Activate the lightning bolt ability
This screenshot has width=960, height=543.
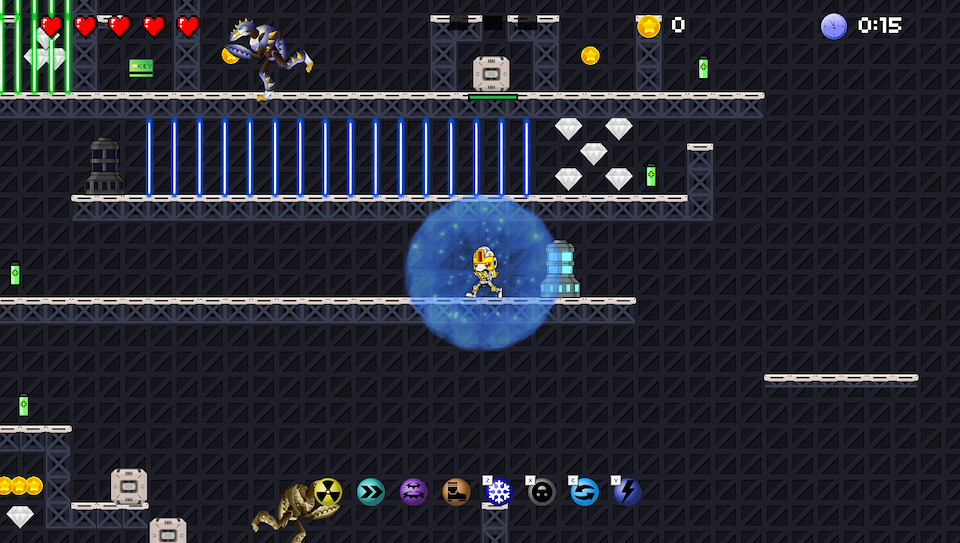(x=628, y=492)
